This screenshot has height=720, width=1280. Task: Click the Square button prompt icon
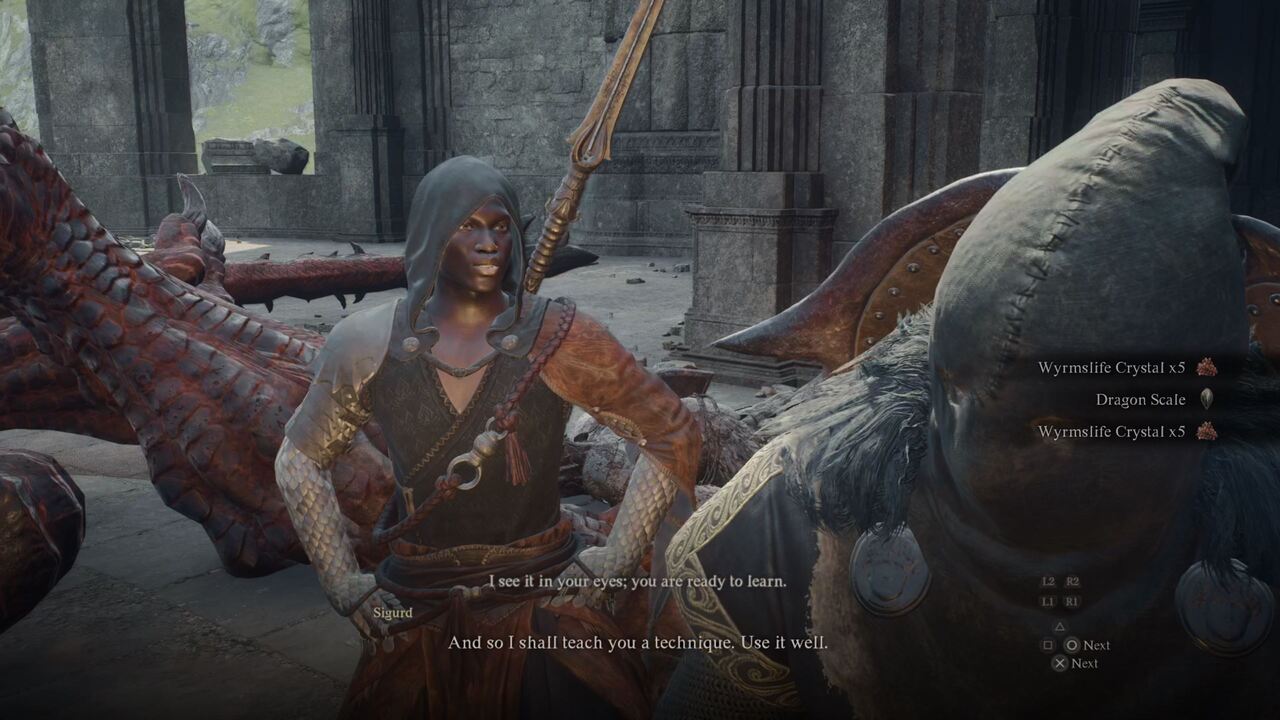1048,645
